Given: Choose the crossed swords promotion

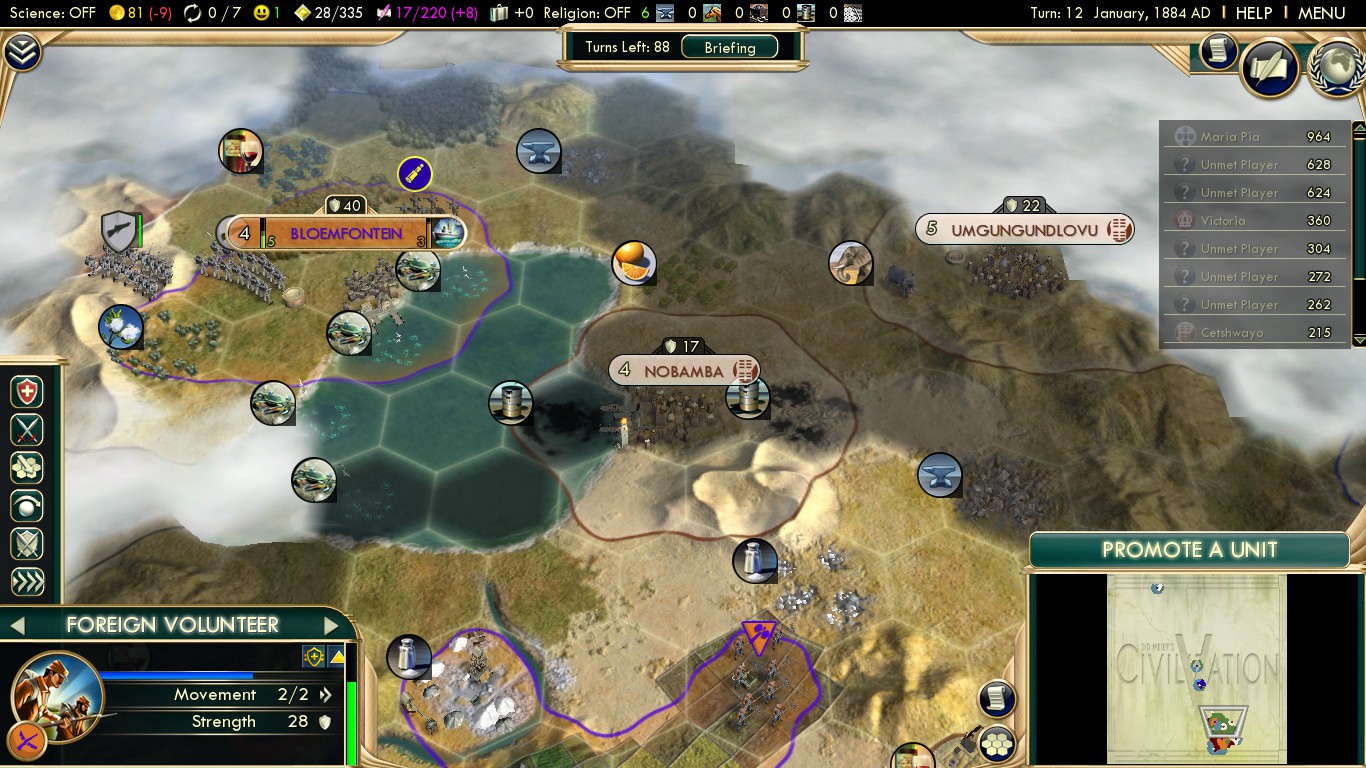Looking at the screenshot, I should 27,430.
